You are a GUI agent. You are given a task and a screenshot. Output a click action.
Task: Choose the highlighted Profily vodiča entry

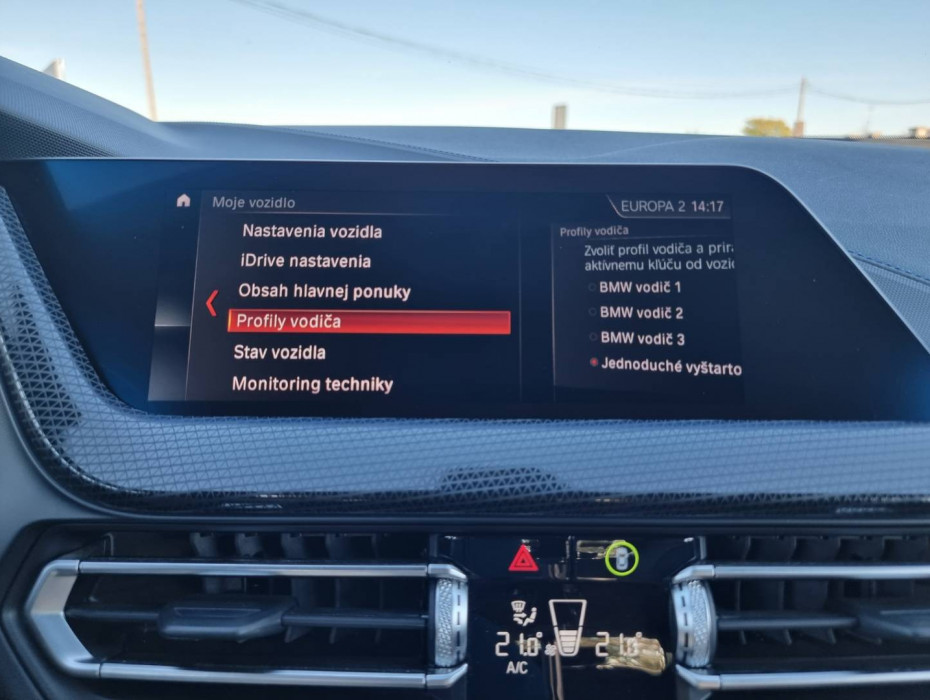[x=369, y=322]
